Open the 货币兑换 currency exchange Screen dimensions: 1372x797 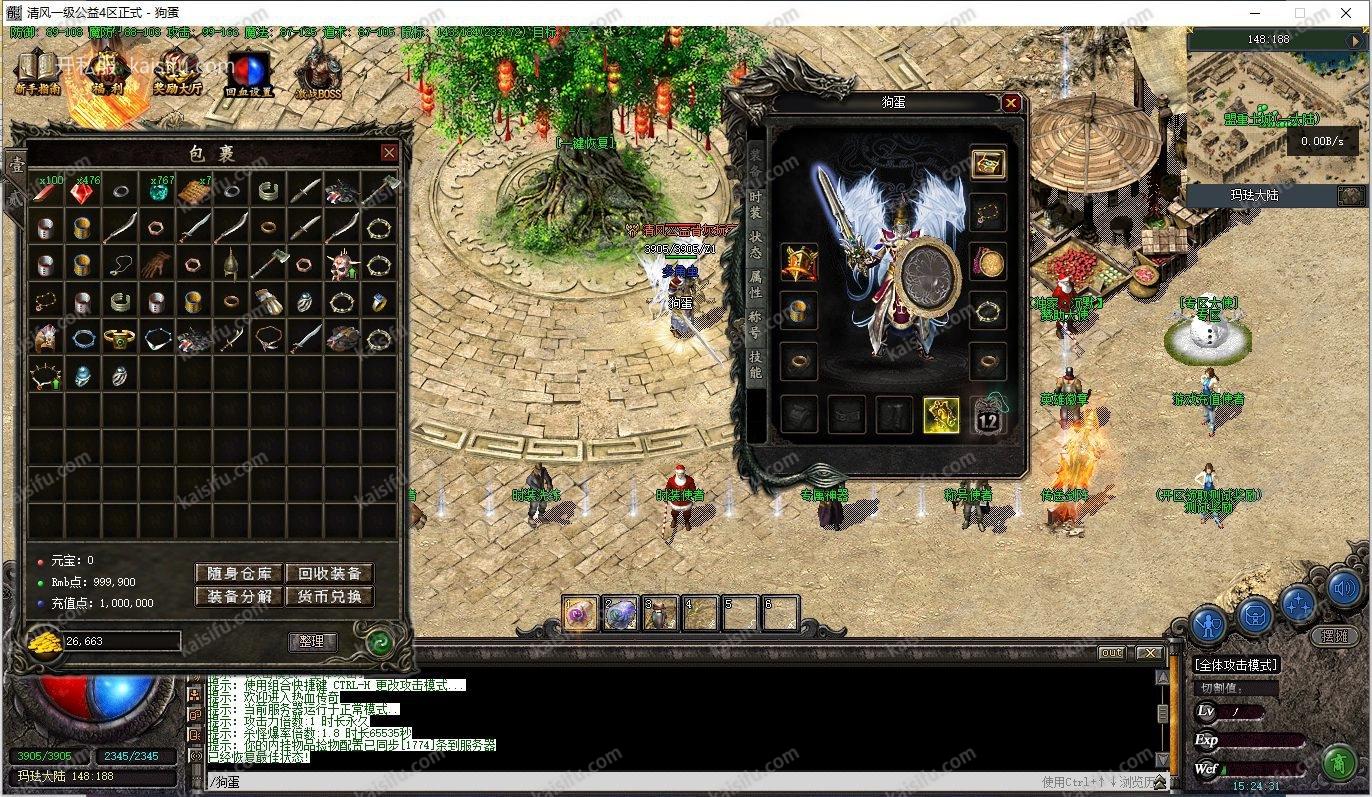click(x=329, y=596)
